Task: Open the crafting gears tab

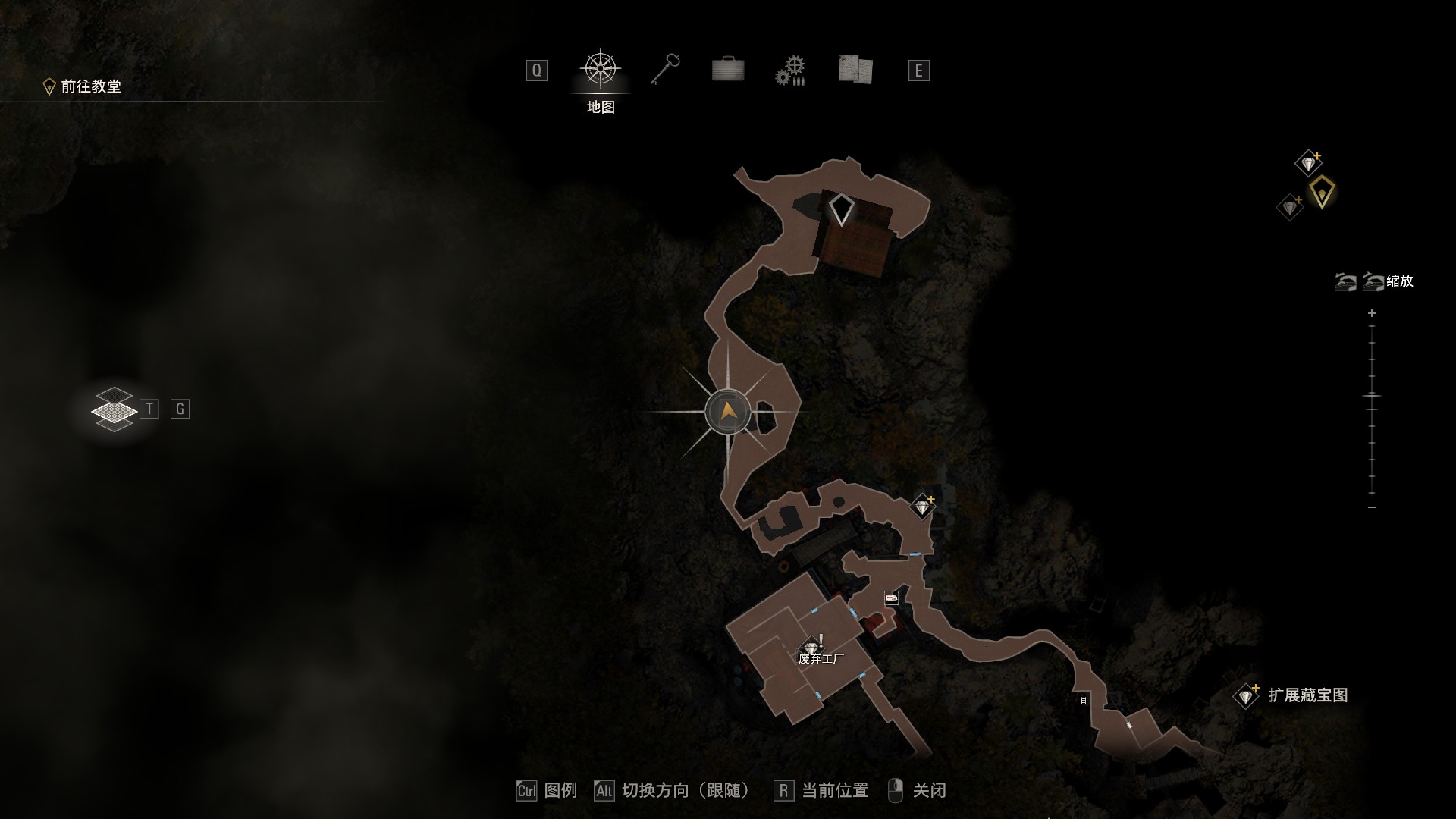Action: click(789, 71)
